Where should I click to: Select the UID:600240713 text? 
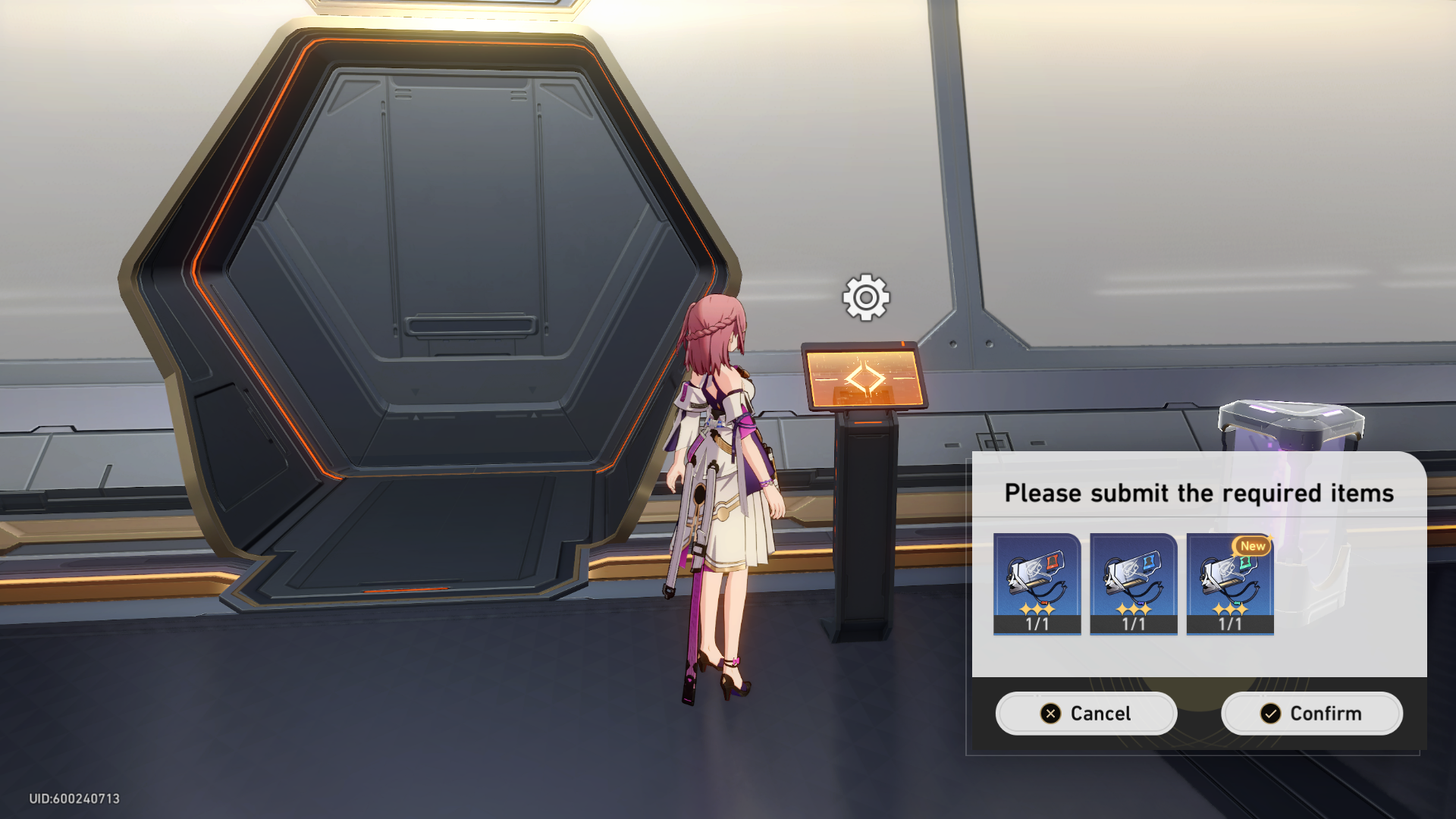pos(73,798)
